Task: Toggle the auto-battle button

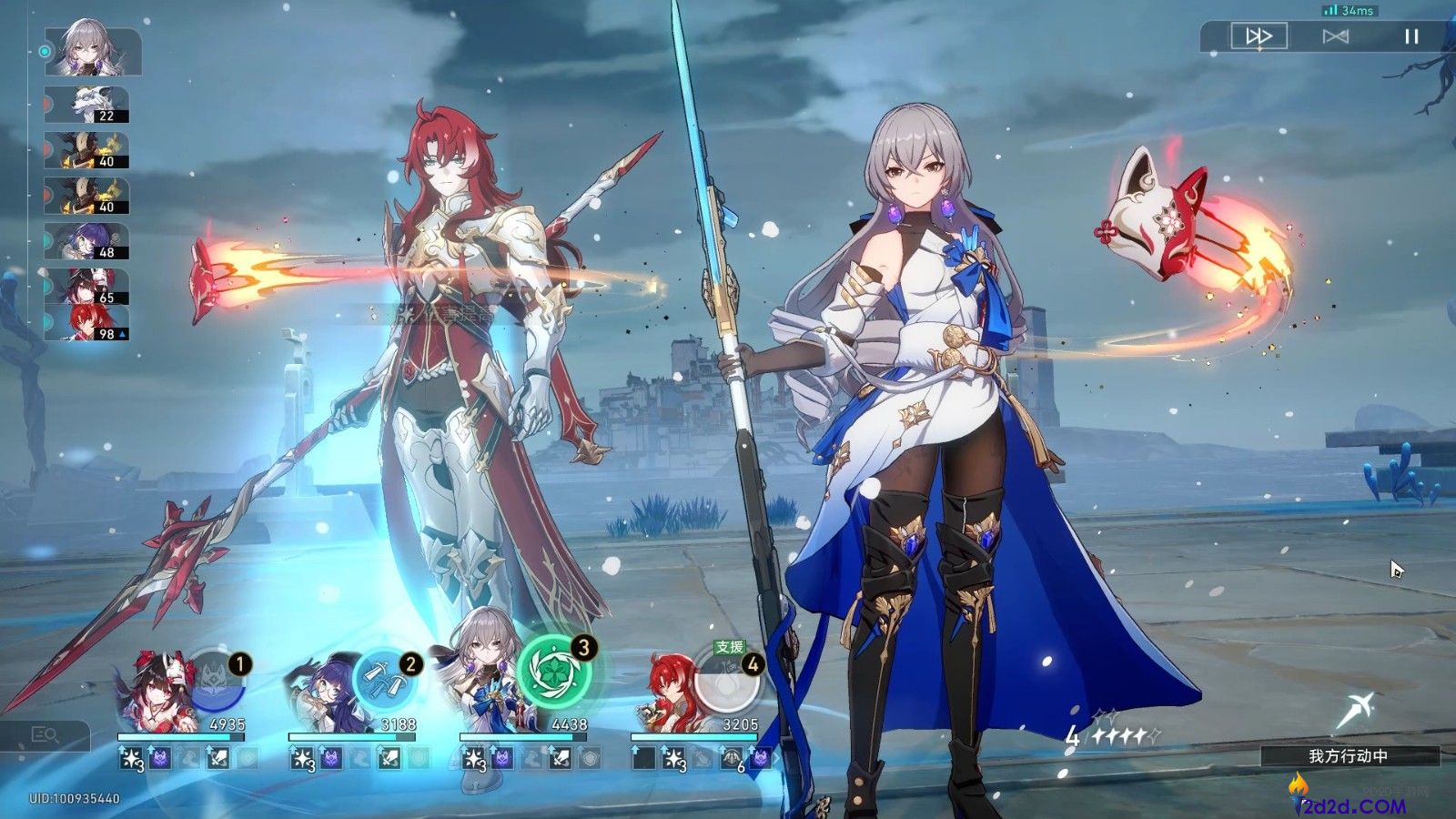Action: click(x=1335, y=36)
